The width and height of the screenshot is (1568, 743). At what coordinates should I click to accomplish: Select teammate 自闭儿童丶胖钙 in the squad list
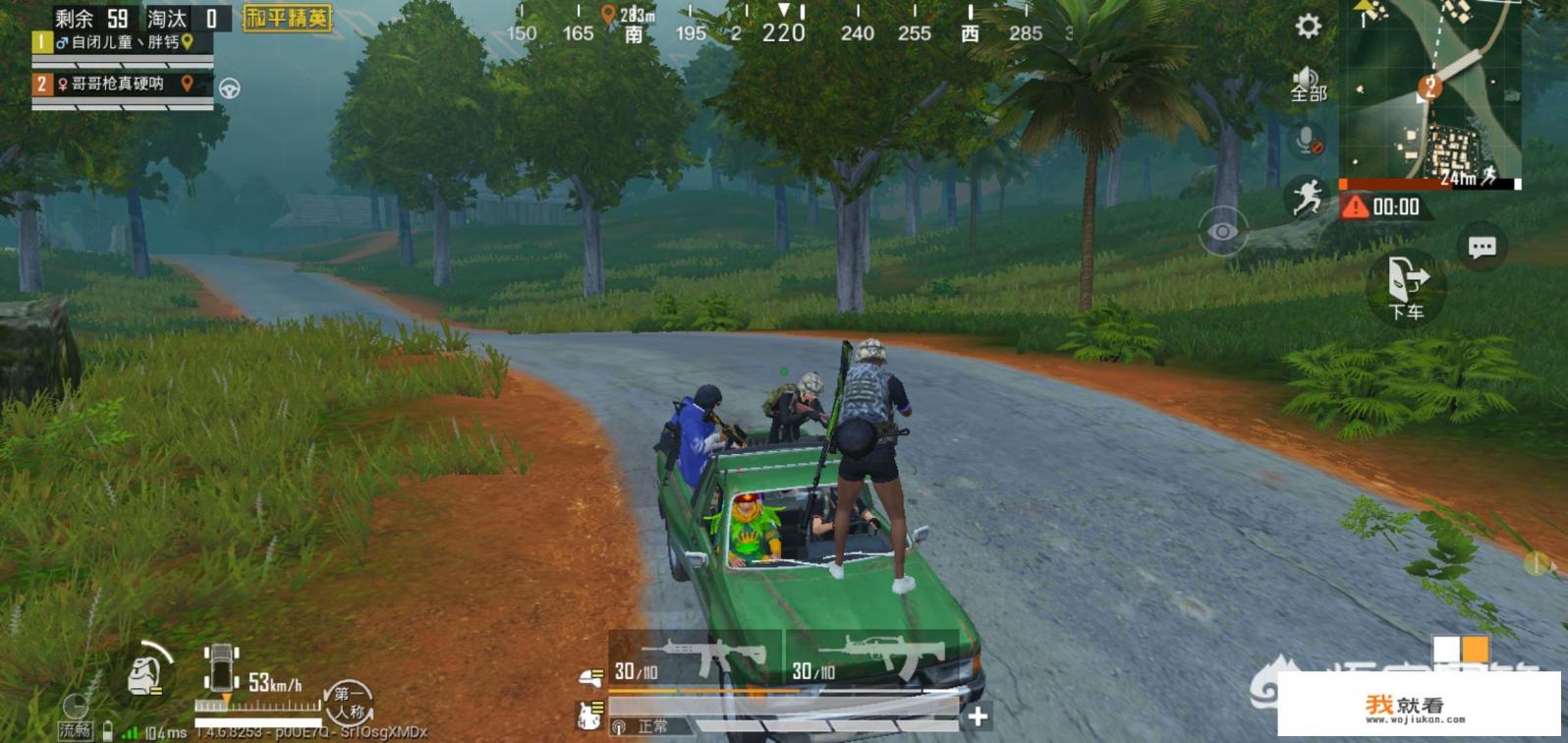click(x=123, y=43)
